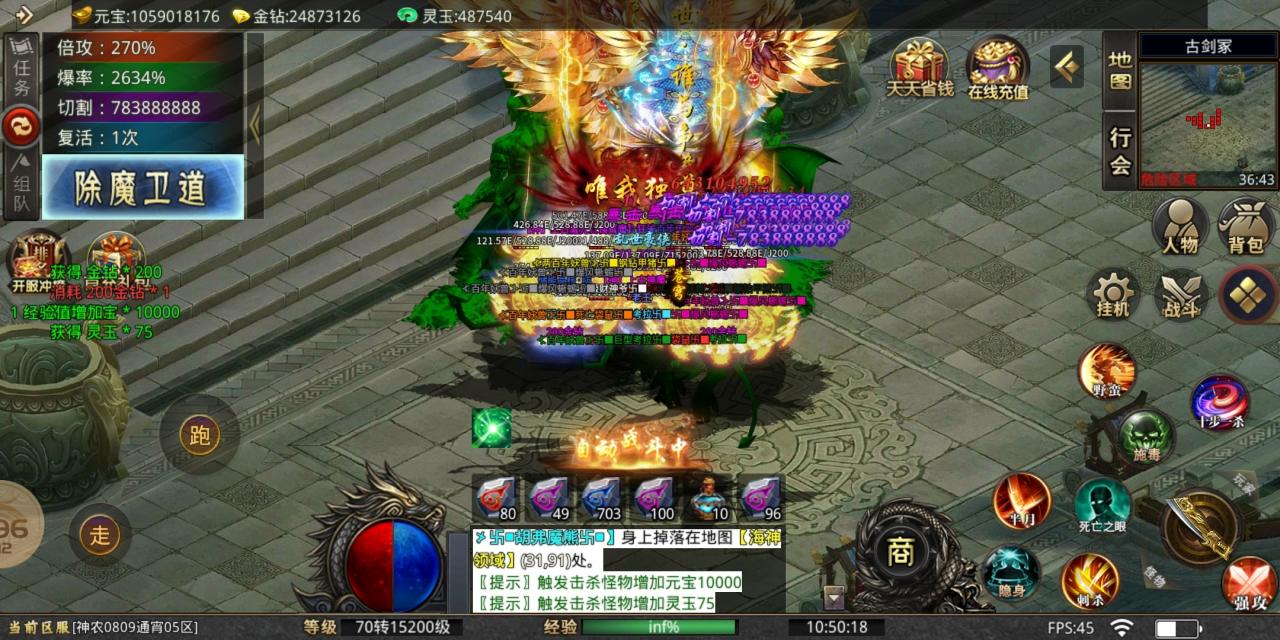Screen dimensions: 1280x640
Task: Open the 人物 character sheet
Action: 1180,225
